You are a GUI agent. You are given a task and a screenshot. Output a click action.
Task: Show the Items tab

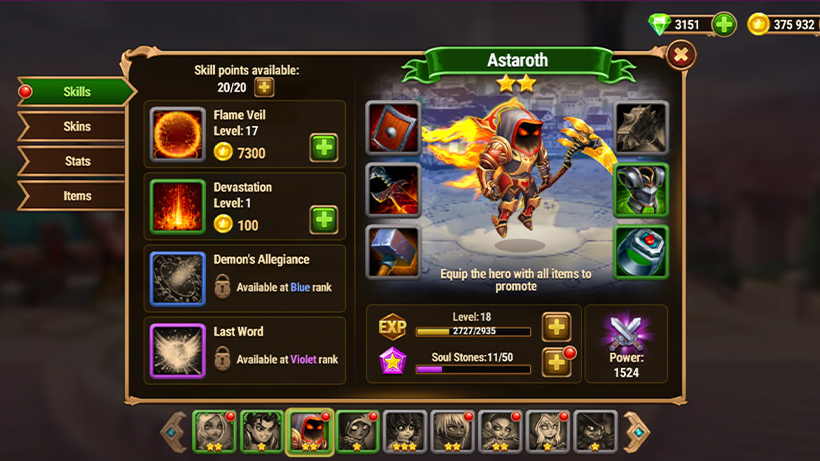pos(77,196)
